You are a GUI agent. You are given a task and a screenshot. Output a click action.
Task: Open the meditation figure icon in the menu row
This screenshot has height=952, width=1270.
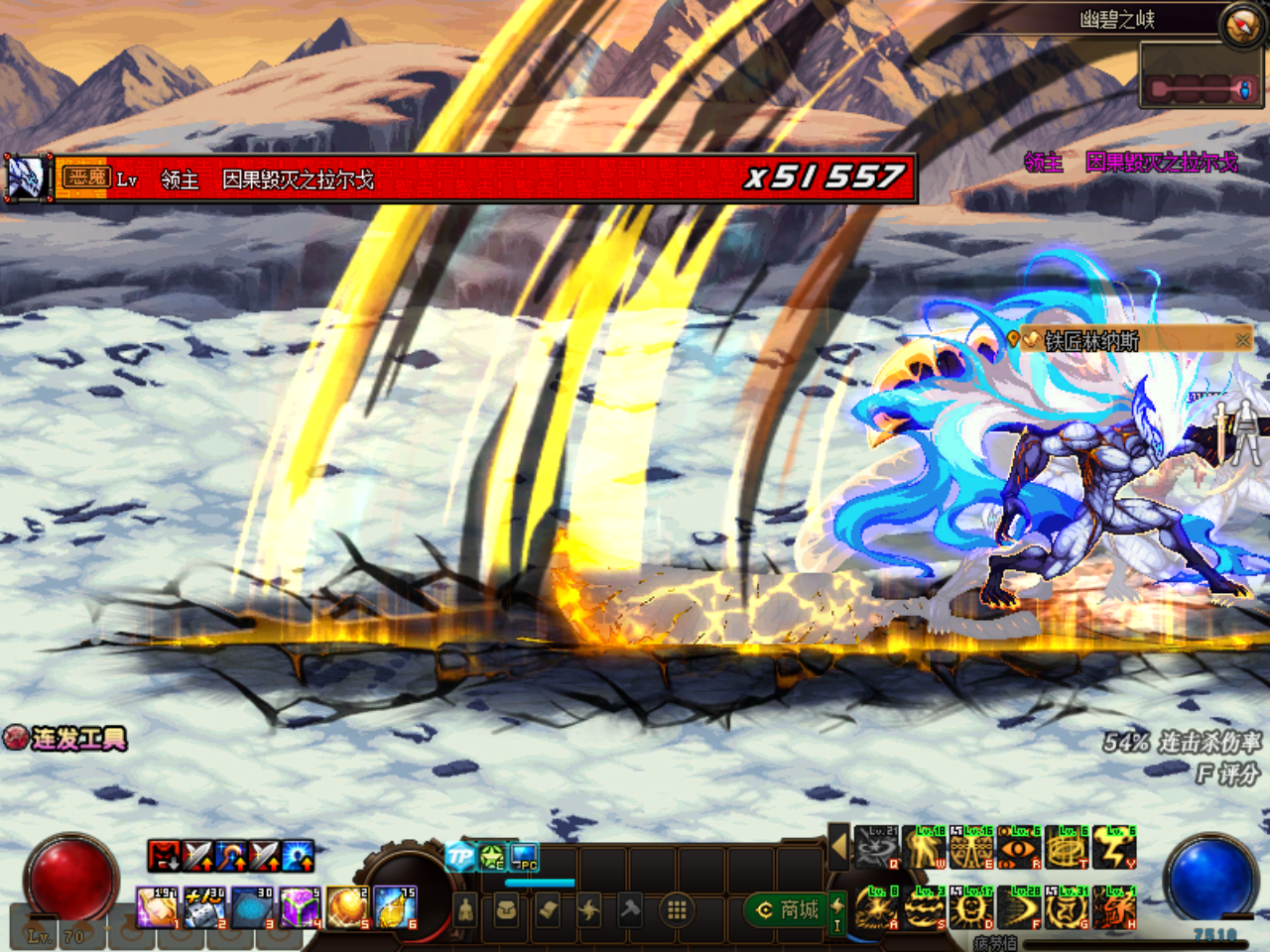pyautogui.click(x=466, y=908)
